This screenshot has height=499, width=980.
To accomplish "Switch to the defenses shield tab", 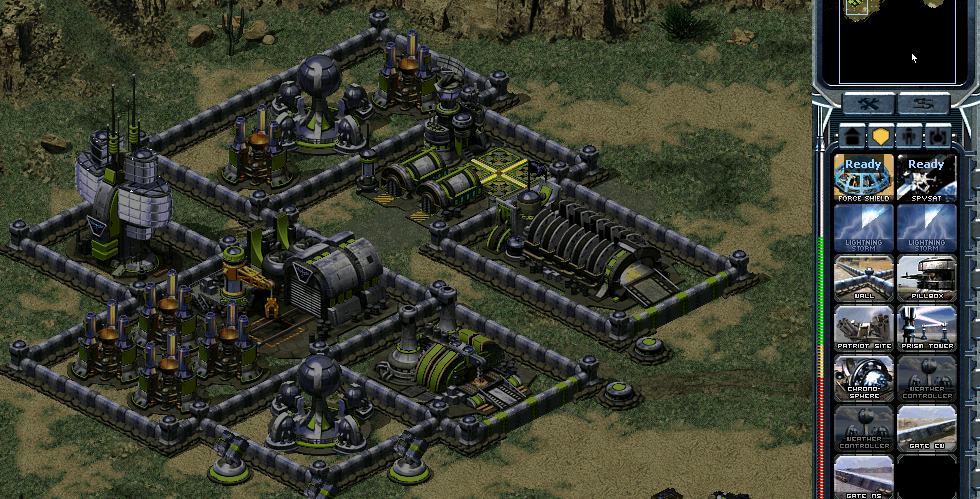I will click(881, 136).
